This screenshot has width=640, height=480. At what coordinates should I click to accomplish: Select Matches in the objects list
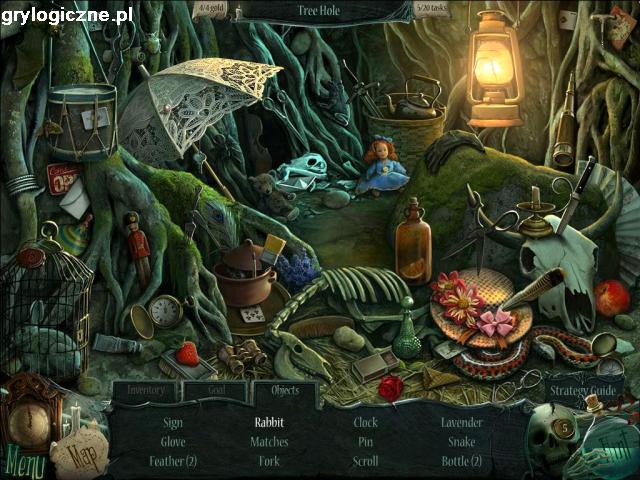point(269,441)
